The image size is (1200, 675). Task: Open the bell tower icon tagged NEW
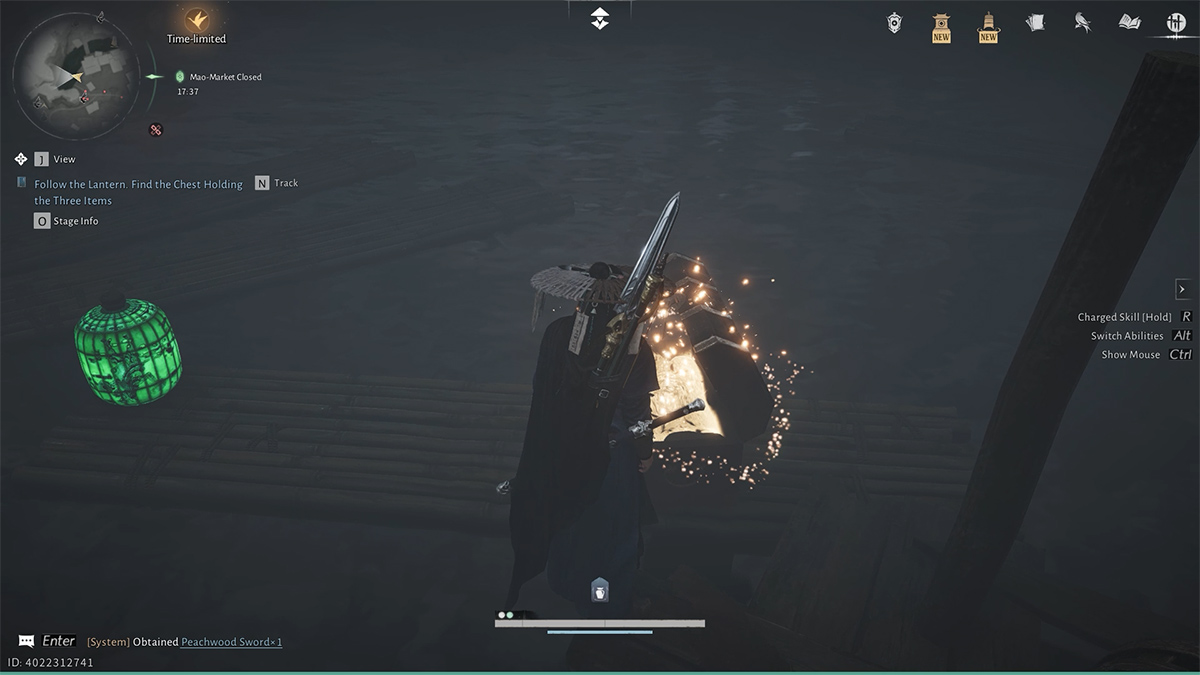pos(988,25)
